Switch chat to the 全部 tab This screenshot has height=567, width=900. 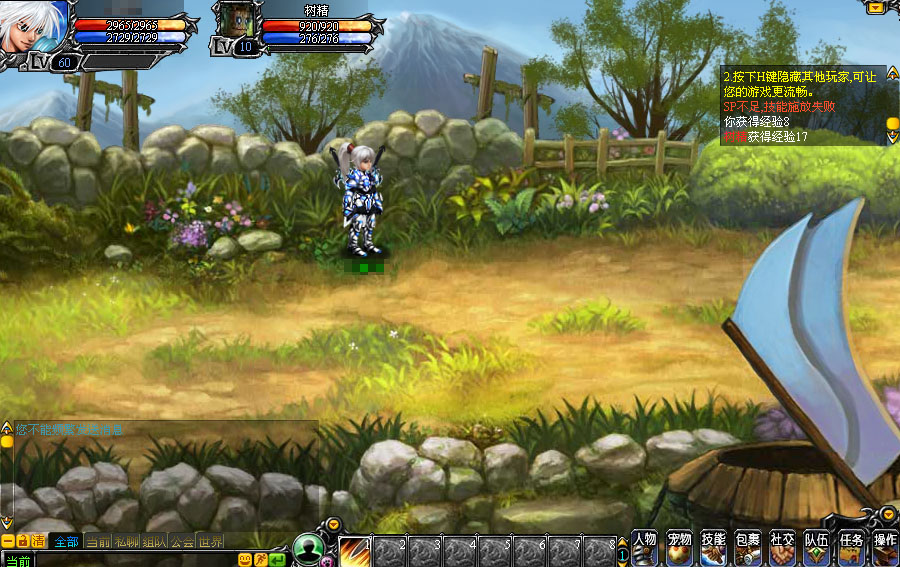click(66, 541)
